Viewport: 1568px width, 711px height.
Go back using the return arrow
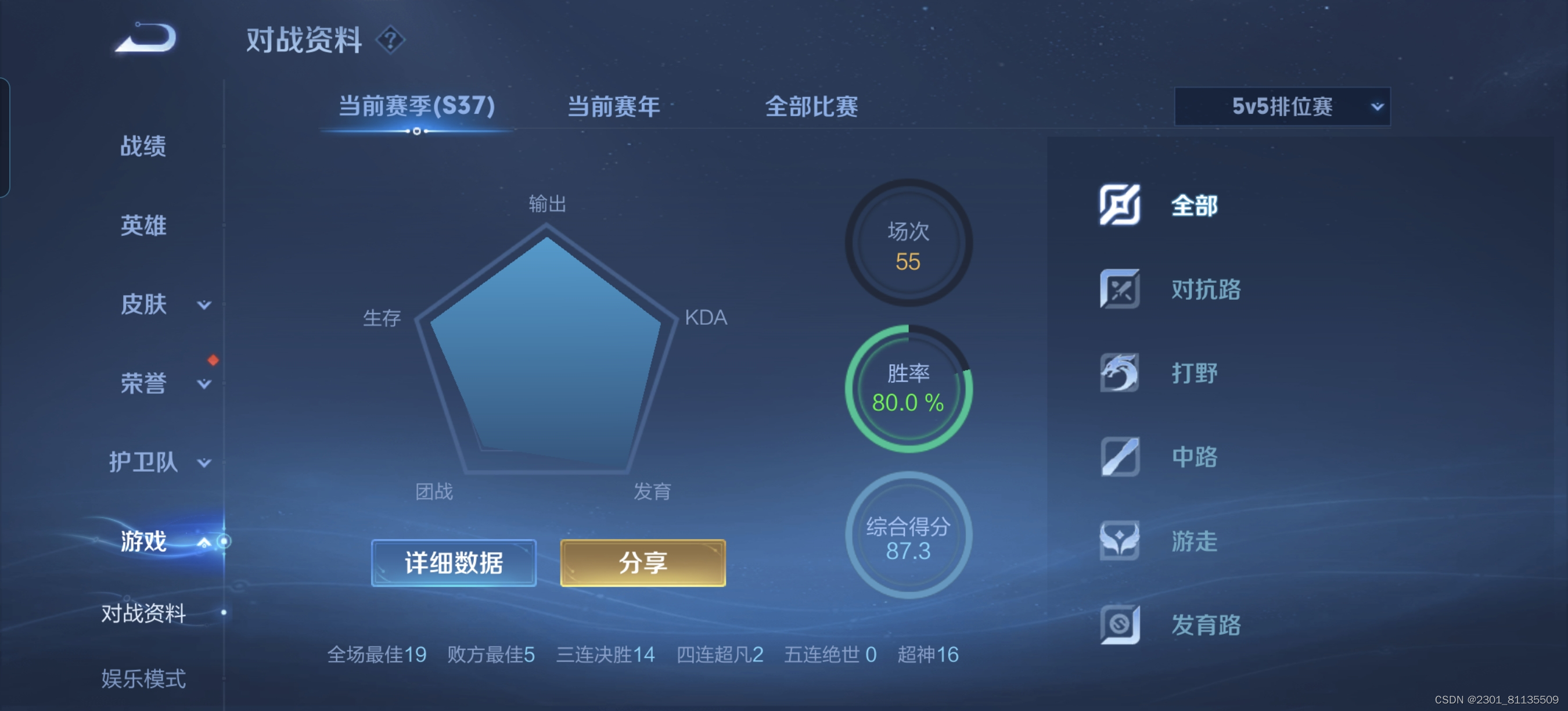pos(146,38)
